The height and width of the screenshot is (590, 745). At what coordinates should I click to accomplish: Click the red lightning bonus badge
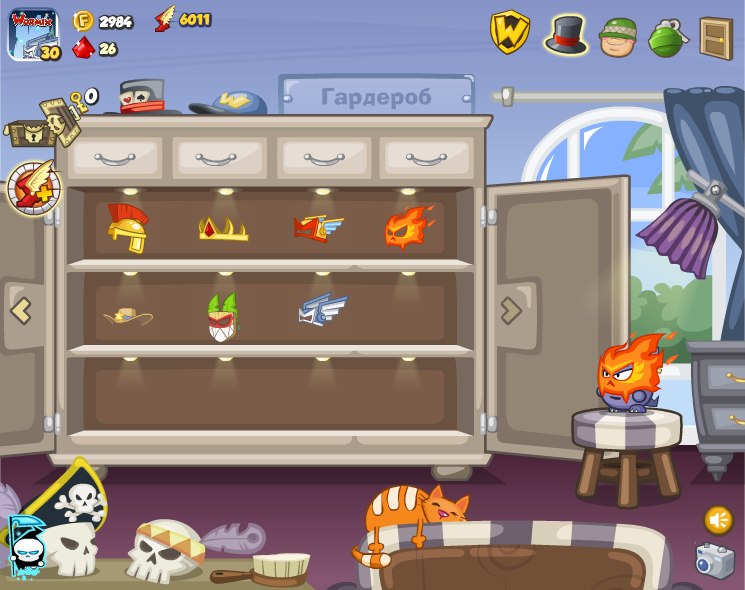[34, 187]
